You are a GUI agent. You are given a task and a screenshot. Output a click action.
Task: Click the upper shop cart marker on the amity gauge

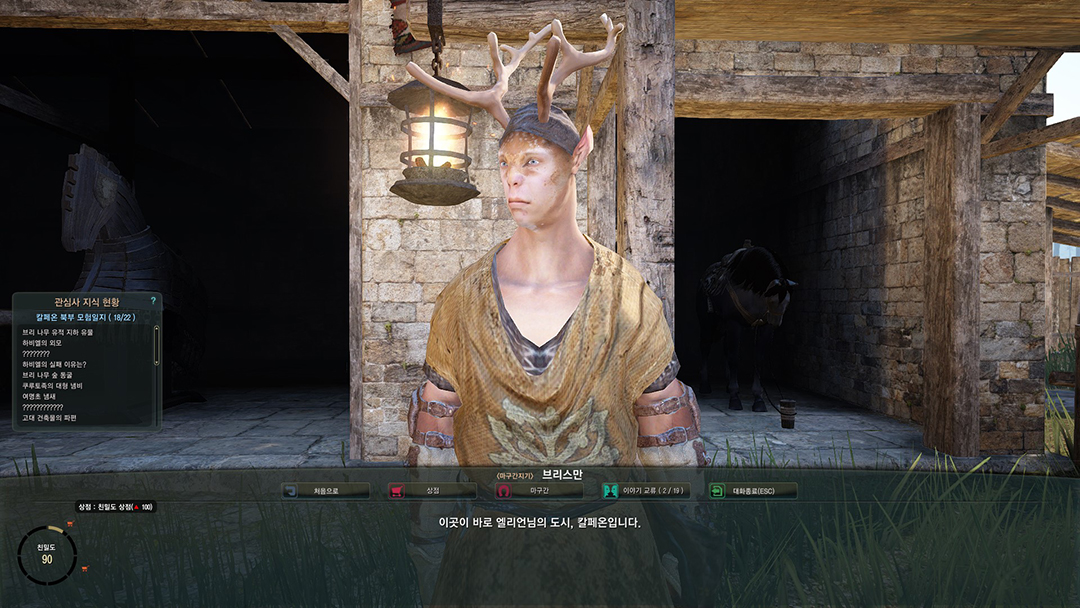pyautogui.click(x=70, y=524)
